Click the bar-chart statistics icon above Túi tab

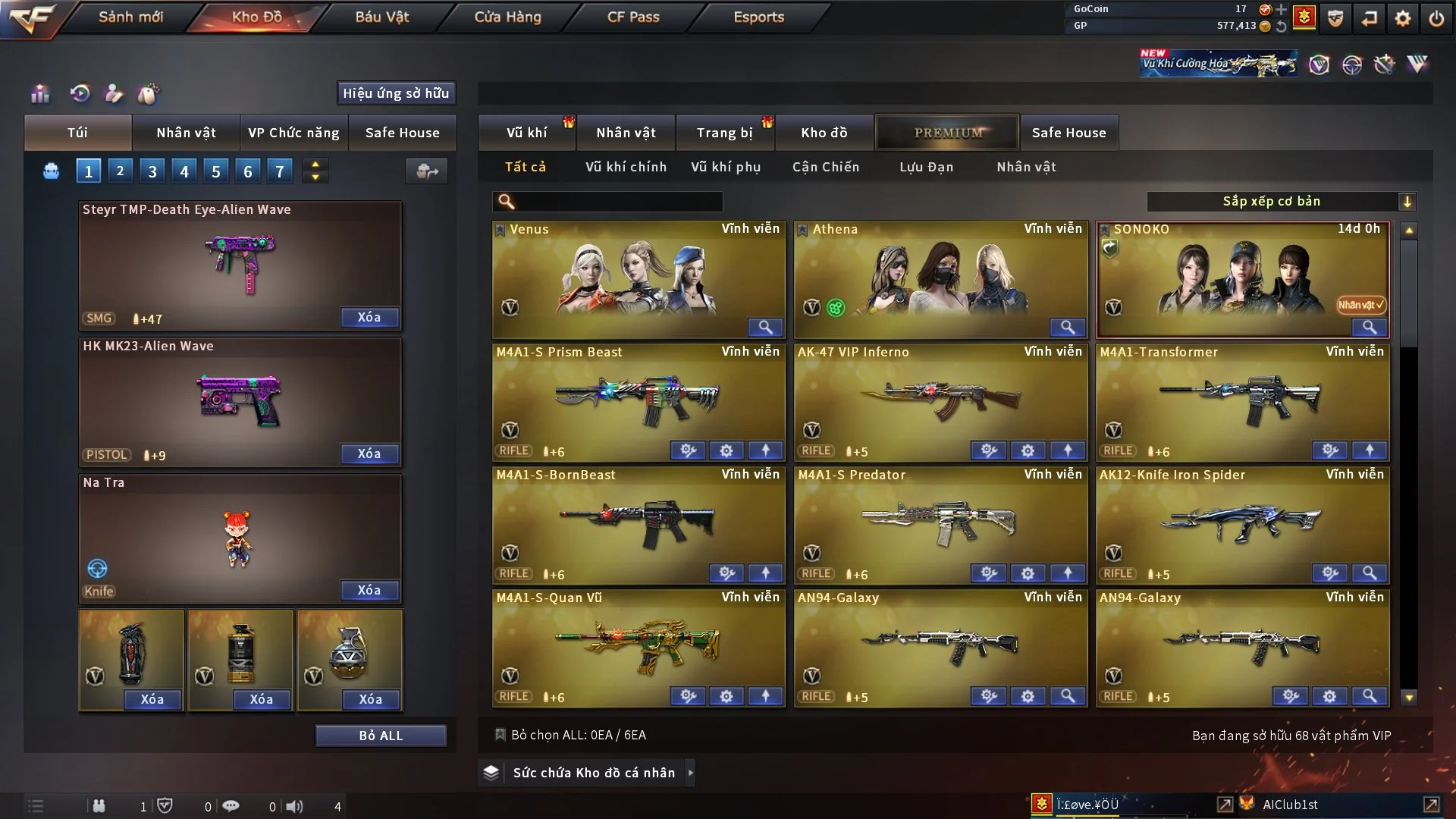[x=39, y=93]
